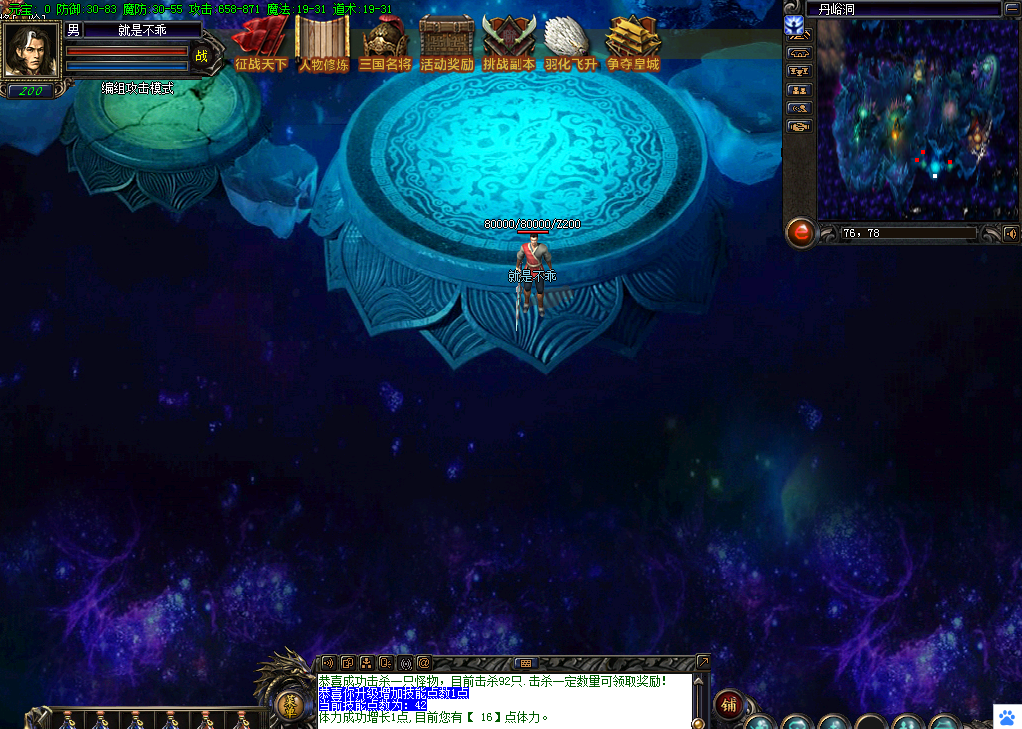Screen dimensions: 1022x729
Task: Click the 丹峪洞 minimap
Action: click(x=909, y=120)
